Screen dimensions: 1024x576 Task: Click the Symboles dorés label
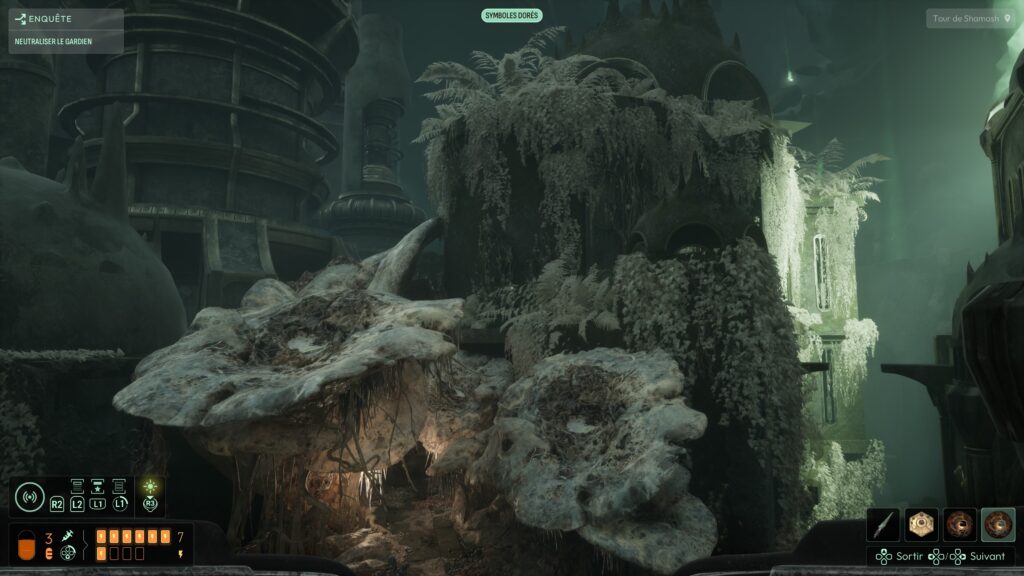tap(512, 15)
